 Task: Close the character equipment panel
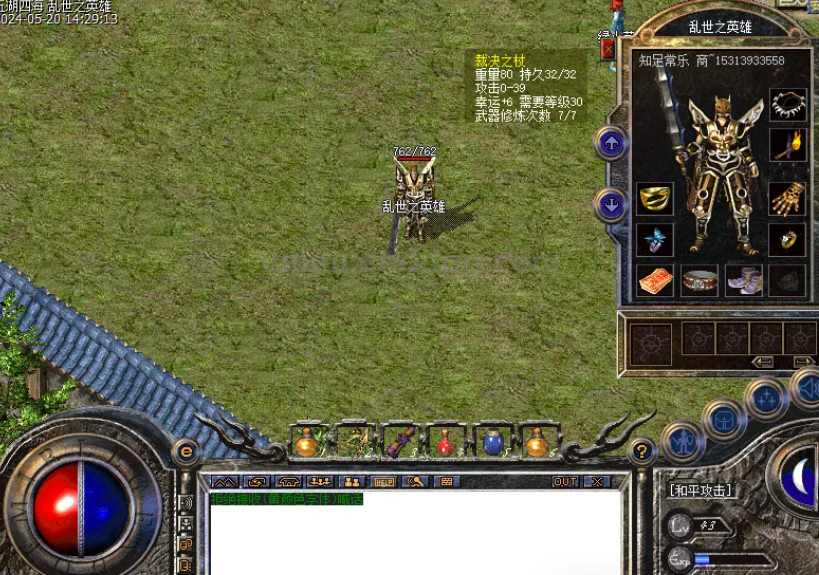608,48
